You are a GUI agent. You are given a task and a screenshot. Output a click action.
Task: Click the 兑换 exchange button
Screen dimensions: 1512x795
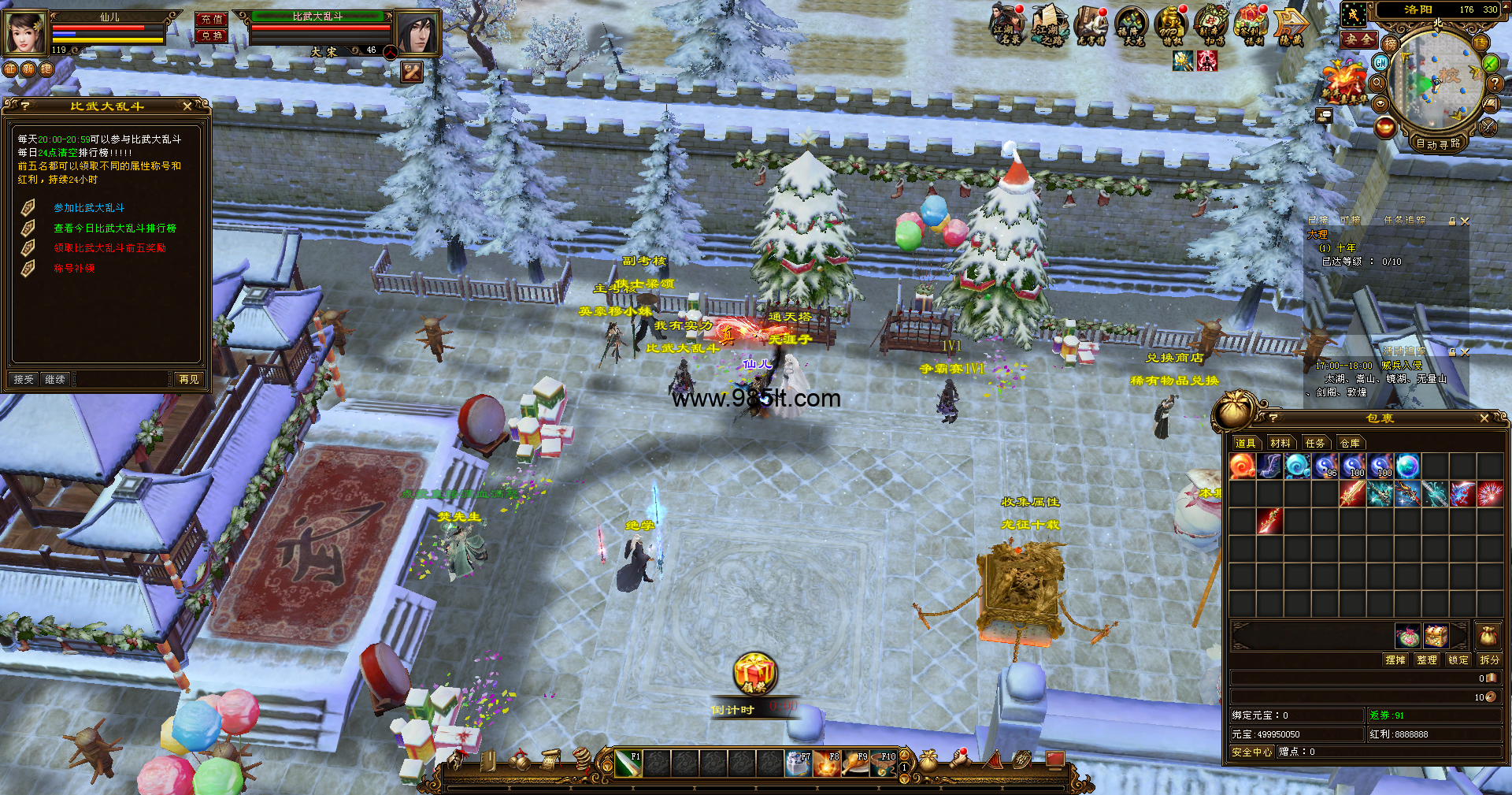coord(212,35)
